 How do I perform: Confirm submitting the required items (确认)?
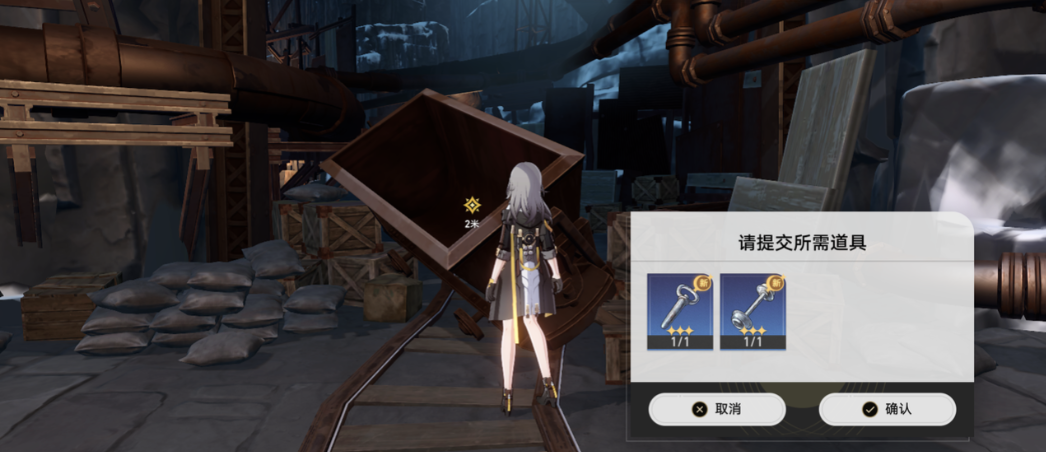tap(886, 409)
